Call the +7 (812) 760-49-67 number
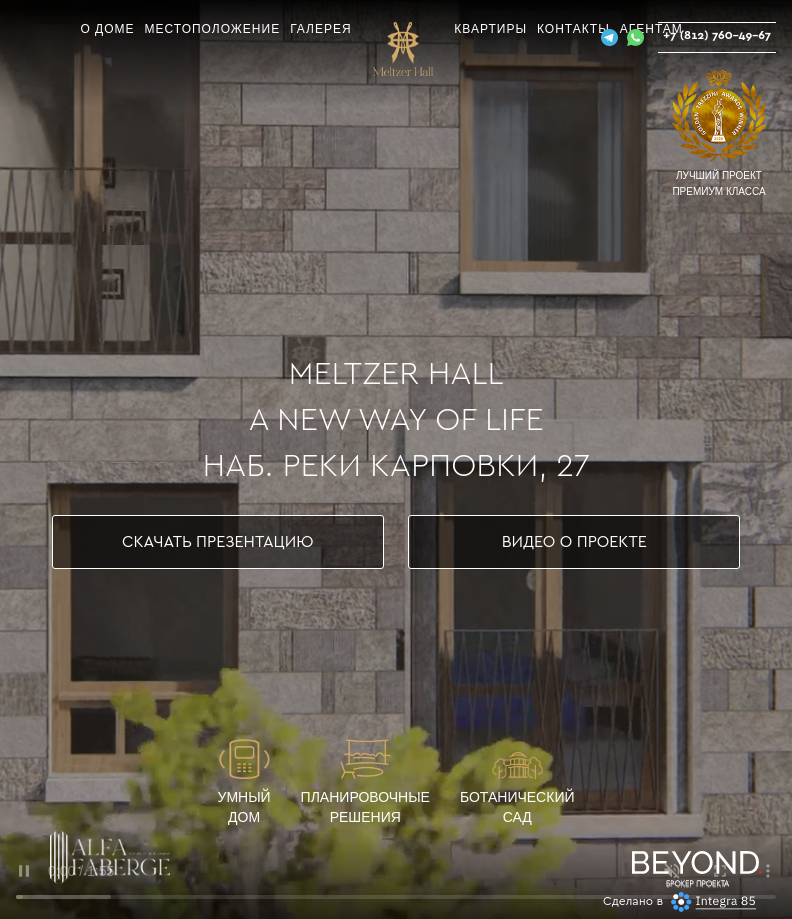 pyautogui.click(x=717, y=36)
